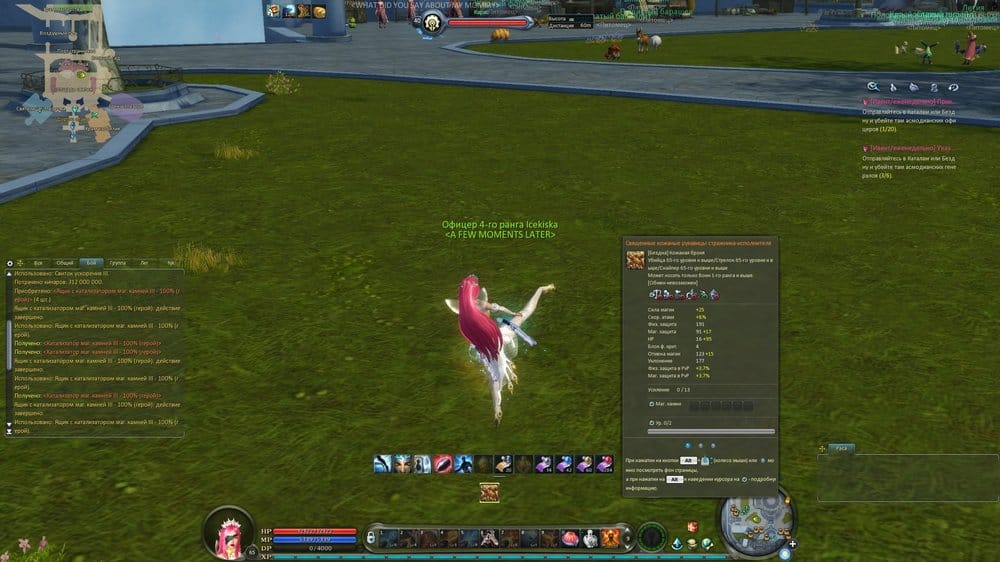Use the white potion bottle in the hotbar
The width and height of the screenshot is (1000, 562).
(x=590, y=538)
